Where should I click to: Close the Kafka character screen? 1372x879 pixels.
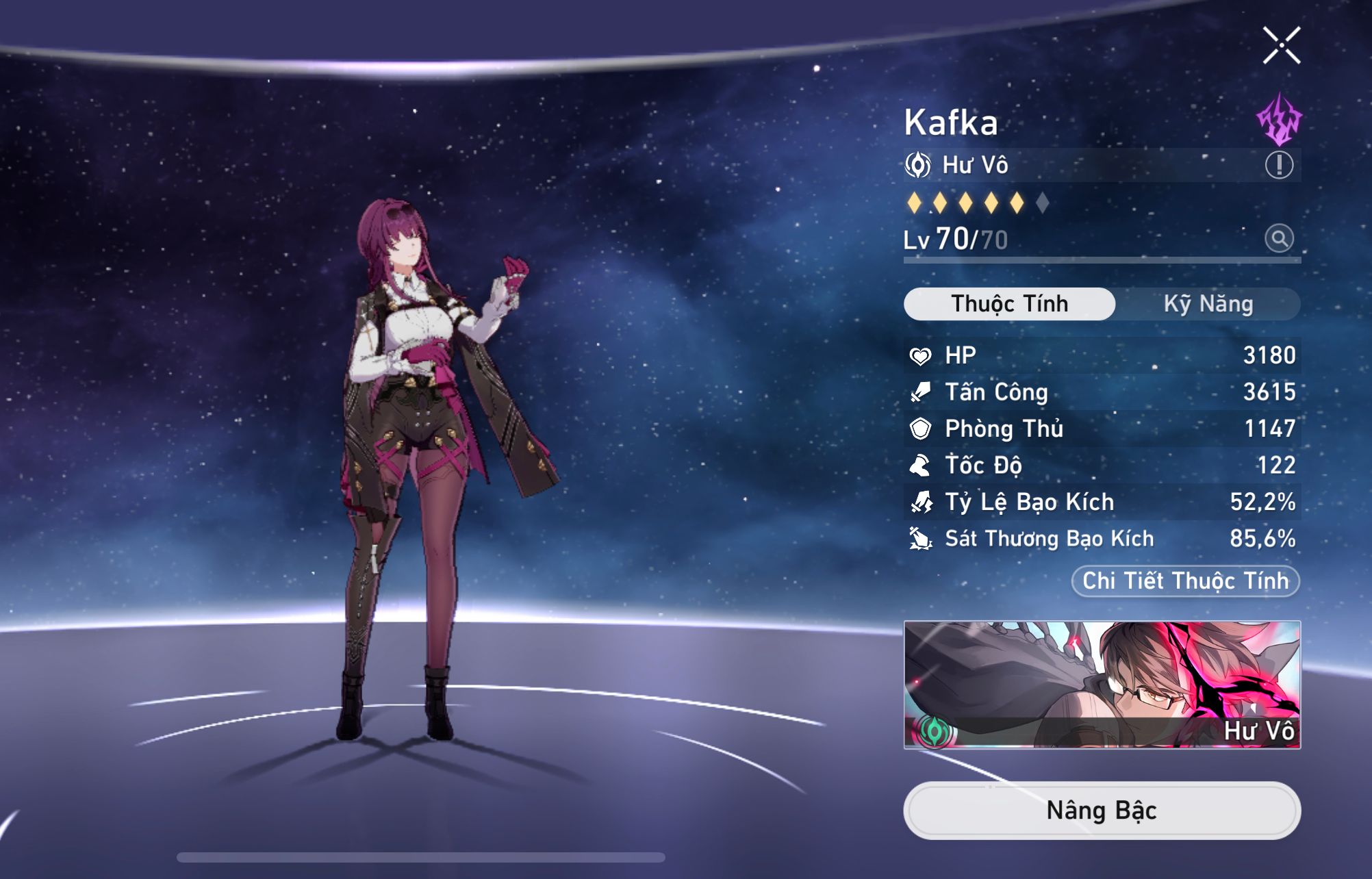click(1281, 46)
